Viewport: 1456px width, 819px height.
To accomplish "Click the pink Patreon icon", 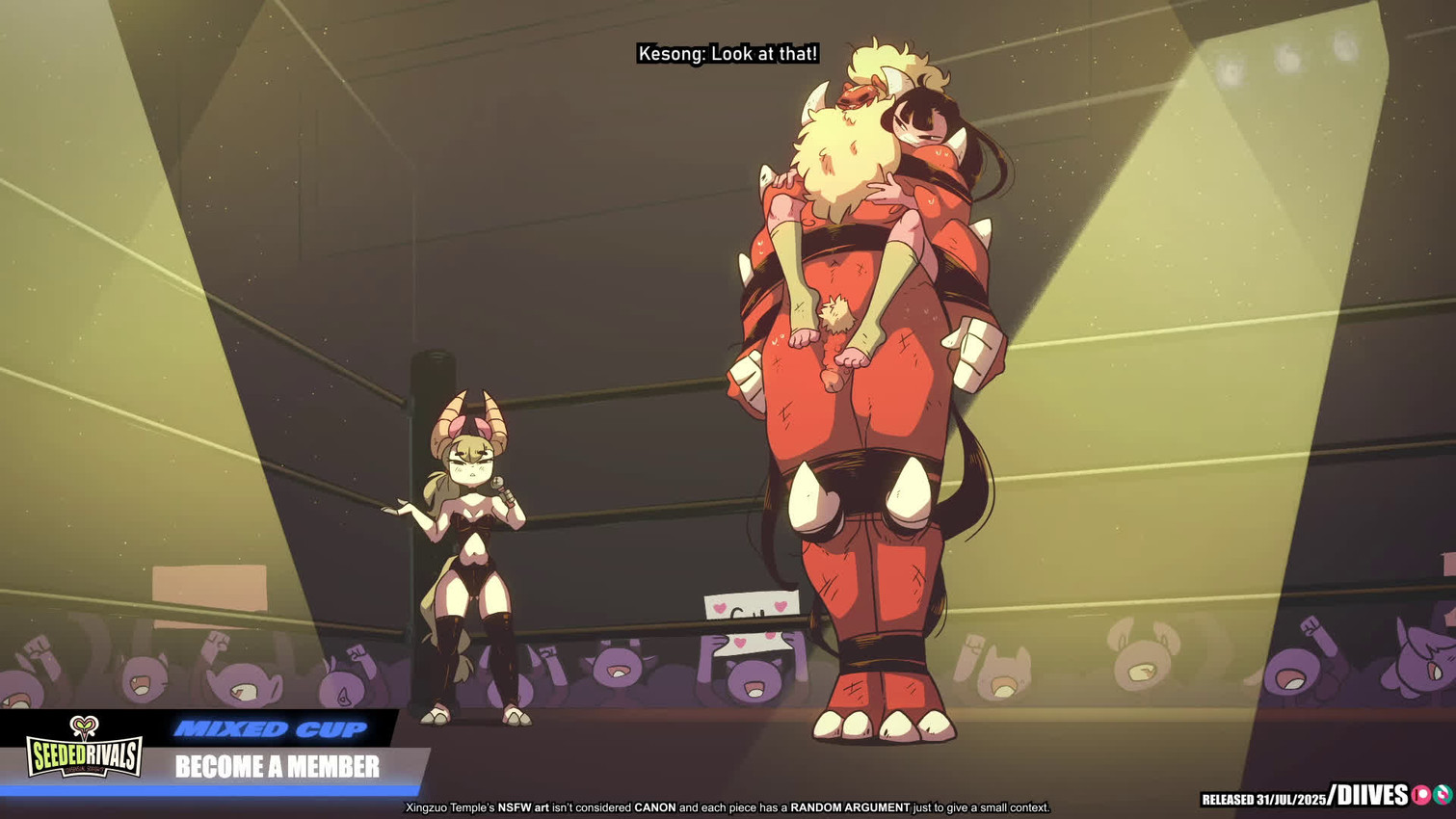I will tap(1420, 796).
